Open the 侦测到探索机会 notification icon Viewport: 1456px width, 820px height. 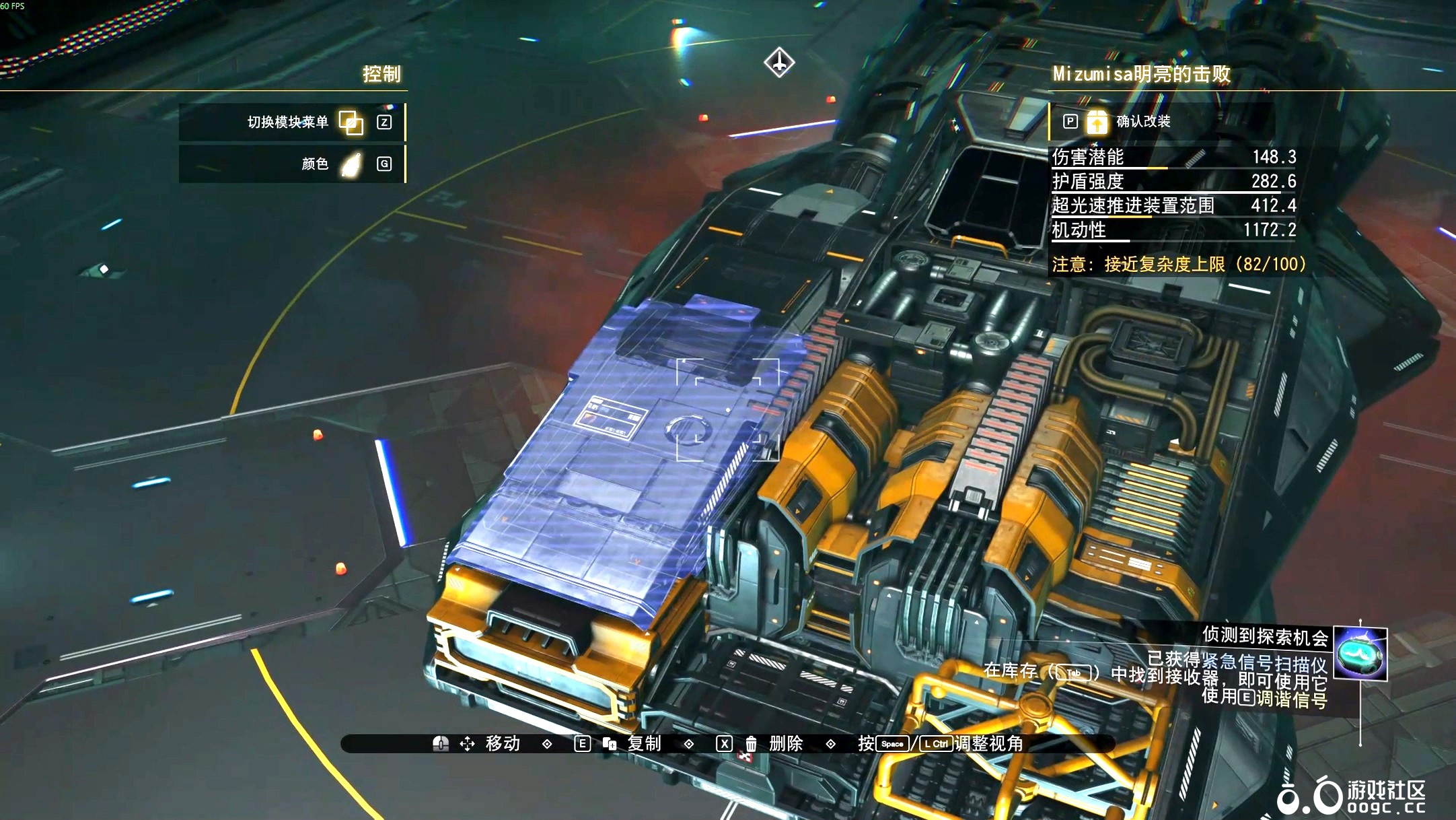(x=1360, y=653)
